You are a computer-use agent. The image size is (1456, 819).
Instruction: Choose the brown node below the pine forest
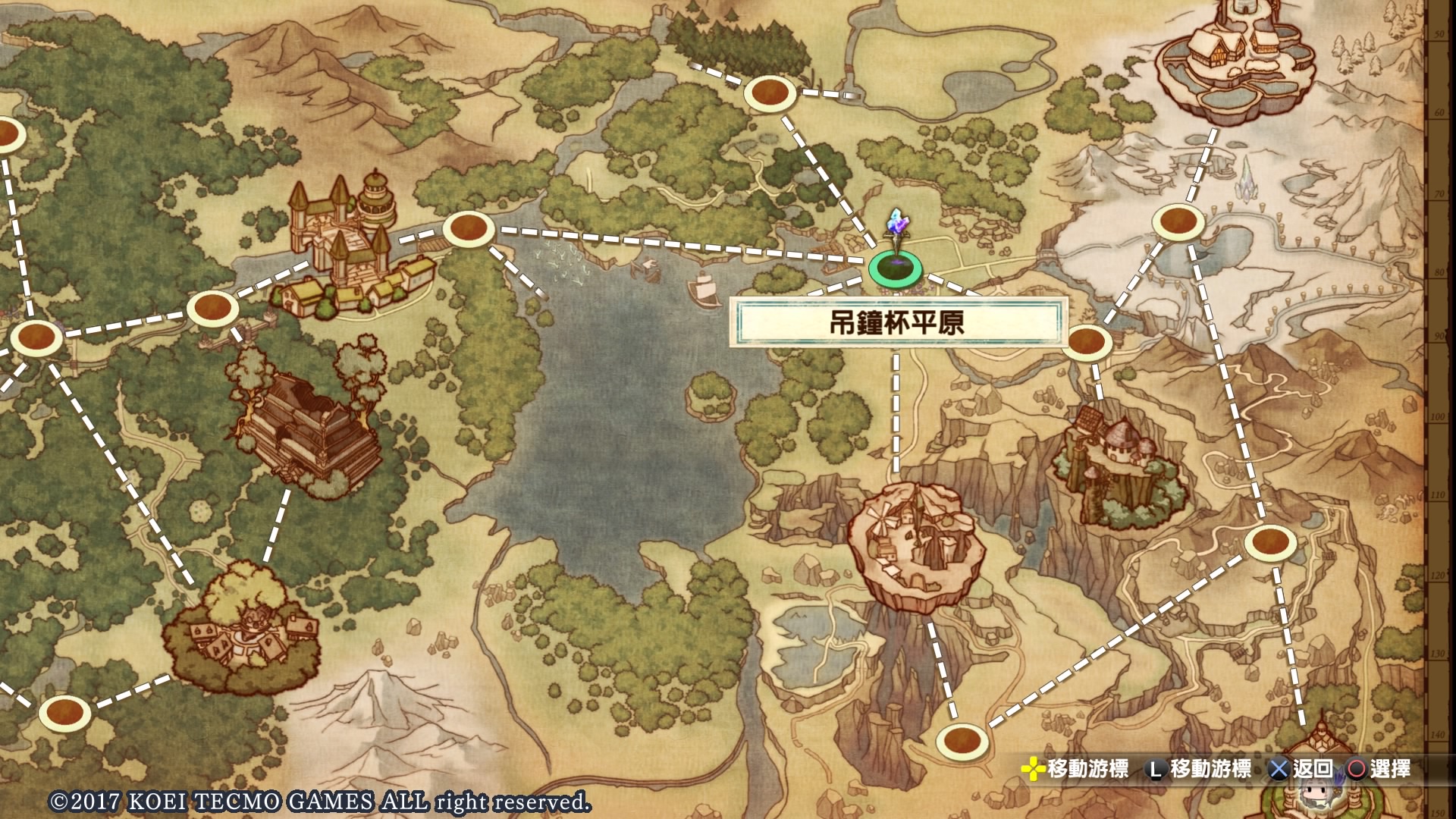[x=770, y=93]
